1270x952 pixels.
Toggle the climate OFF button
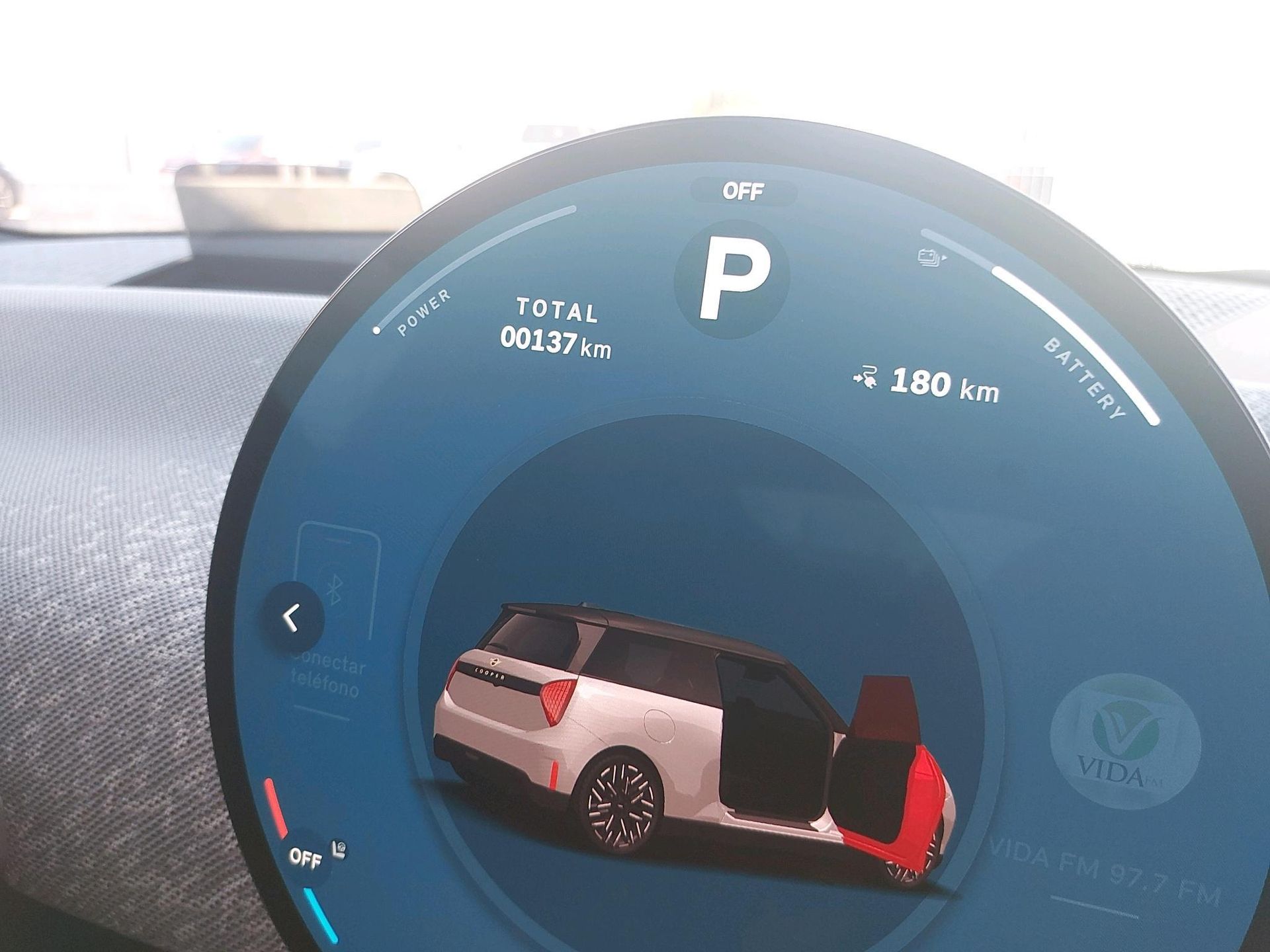[306, 858]
